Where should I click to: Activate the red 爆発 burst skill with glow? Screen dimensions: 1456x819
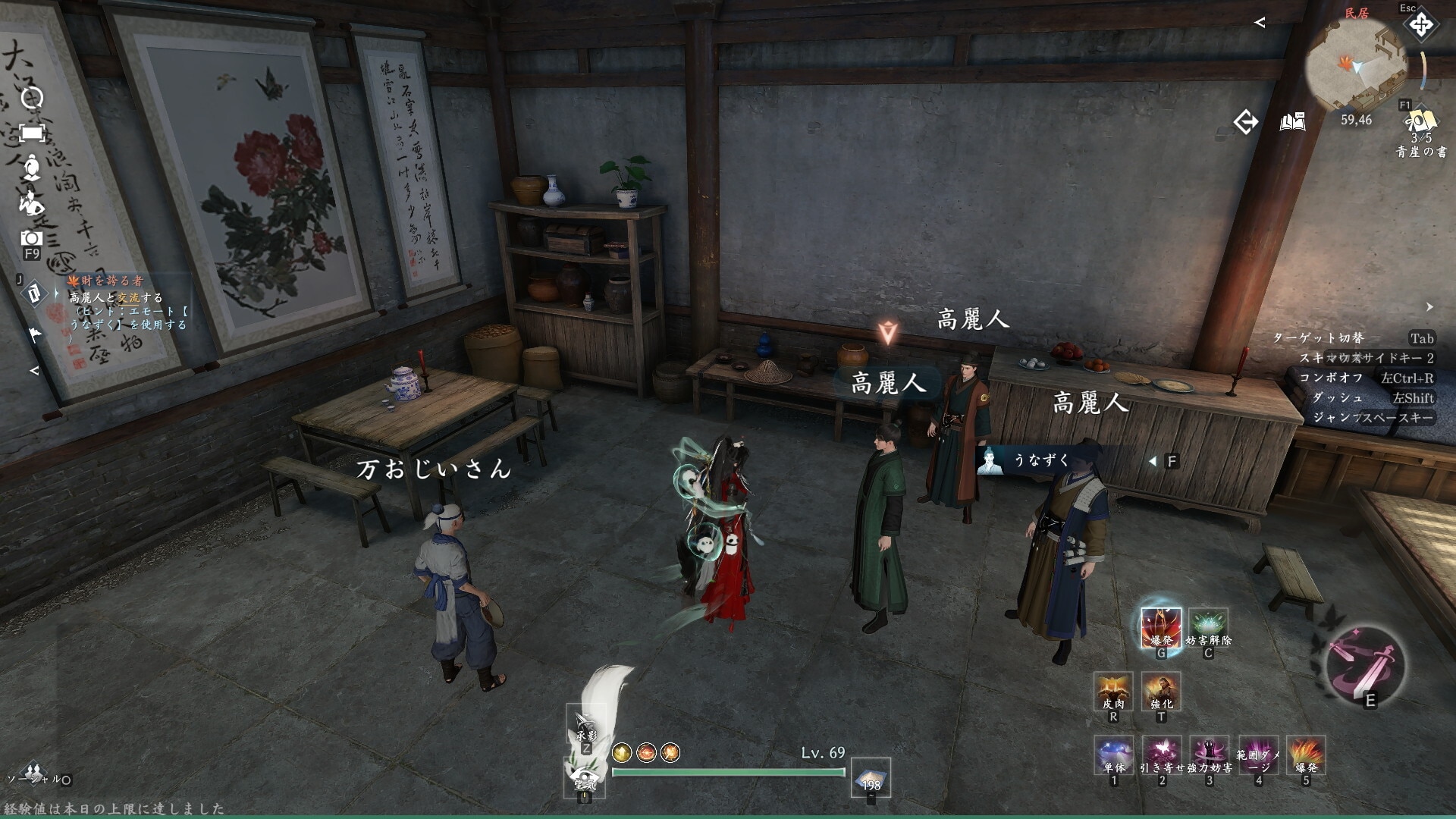[1160, 628]
